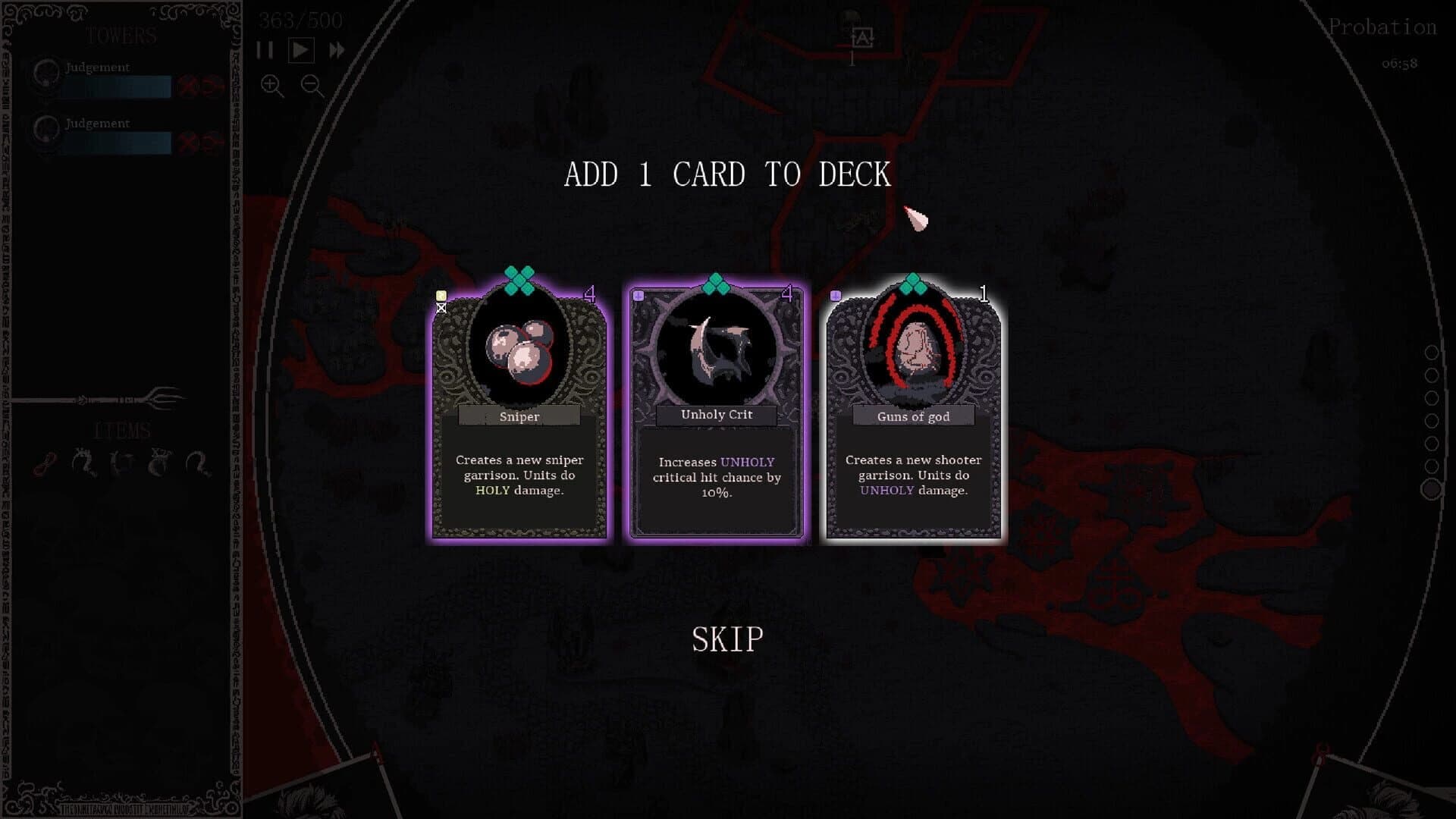Select the fast-forward speed icon
Viewport: 1456px width, 819px height.
point(337,49)
